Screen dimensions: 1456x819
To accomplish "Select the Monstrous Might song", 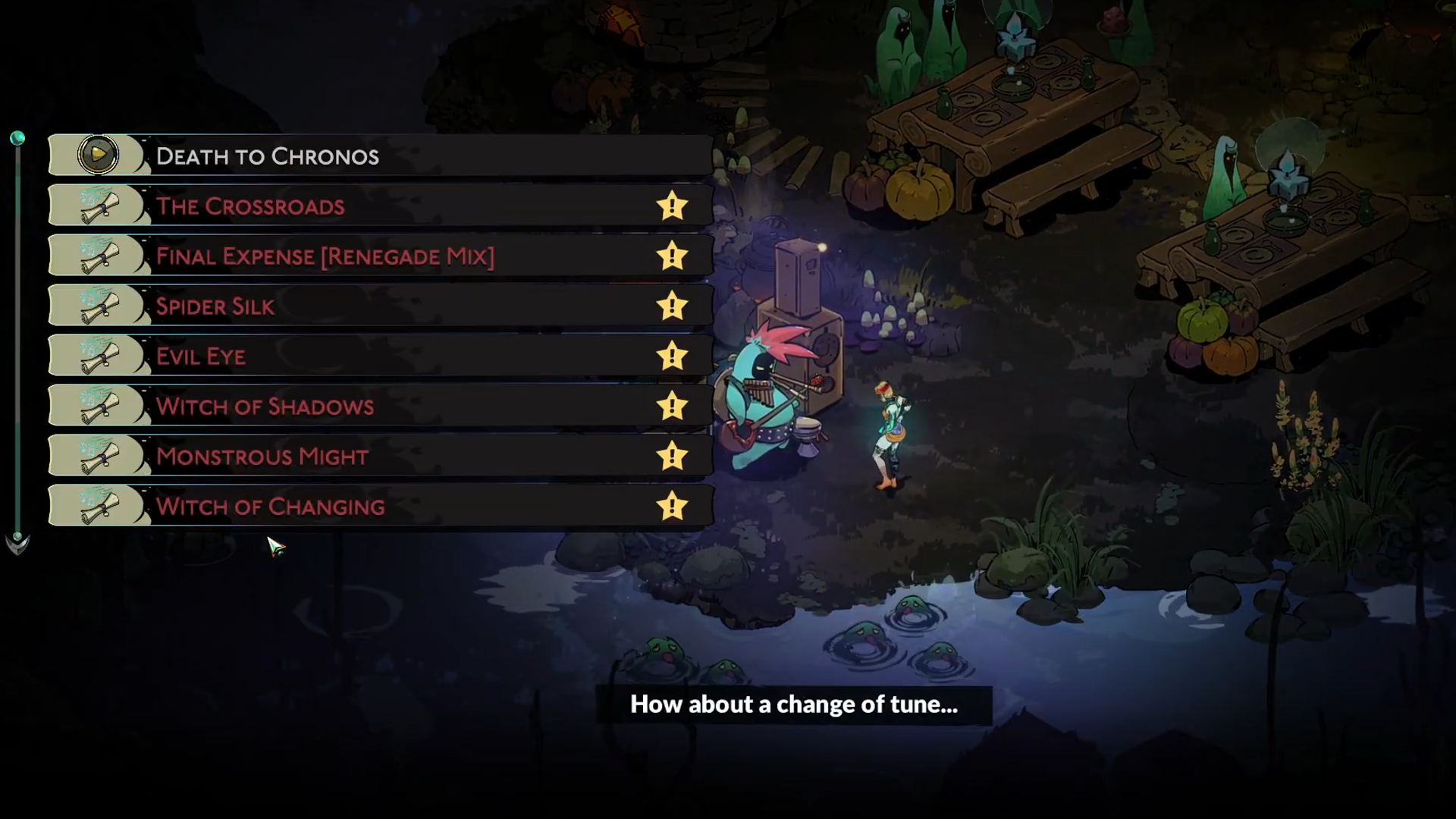I will (x=379, y=456).
